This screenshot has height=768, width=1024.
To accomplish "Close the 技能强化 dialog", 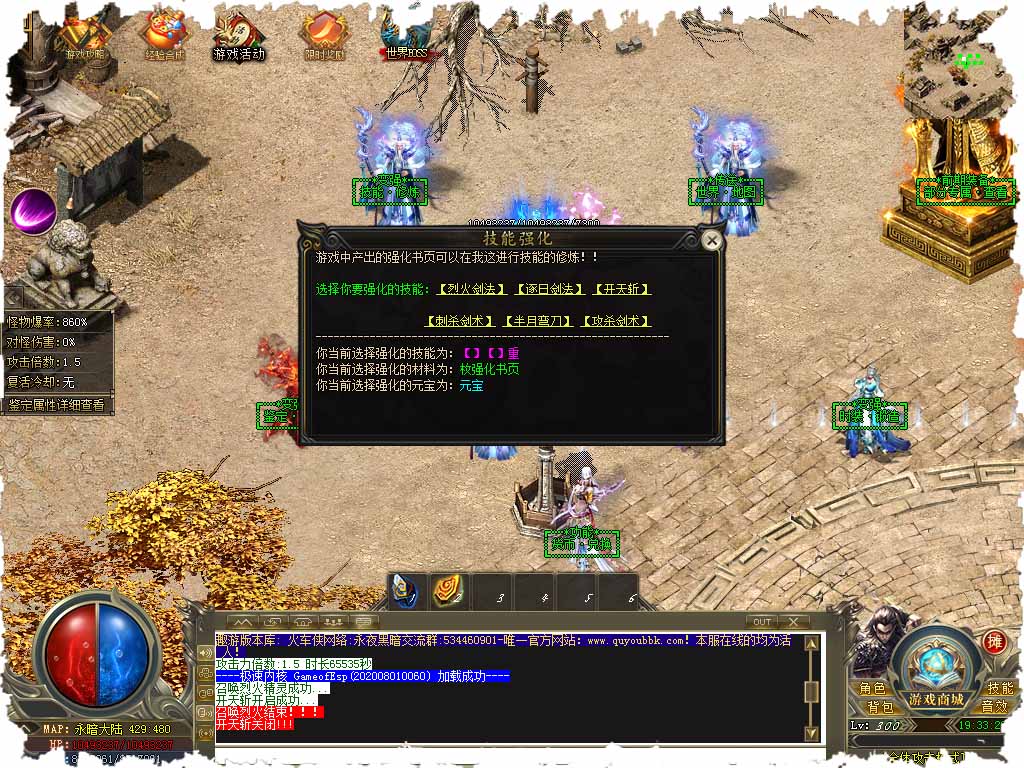I will (711, 240).
